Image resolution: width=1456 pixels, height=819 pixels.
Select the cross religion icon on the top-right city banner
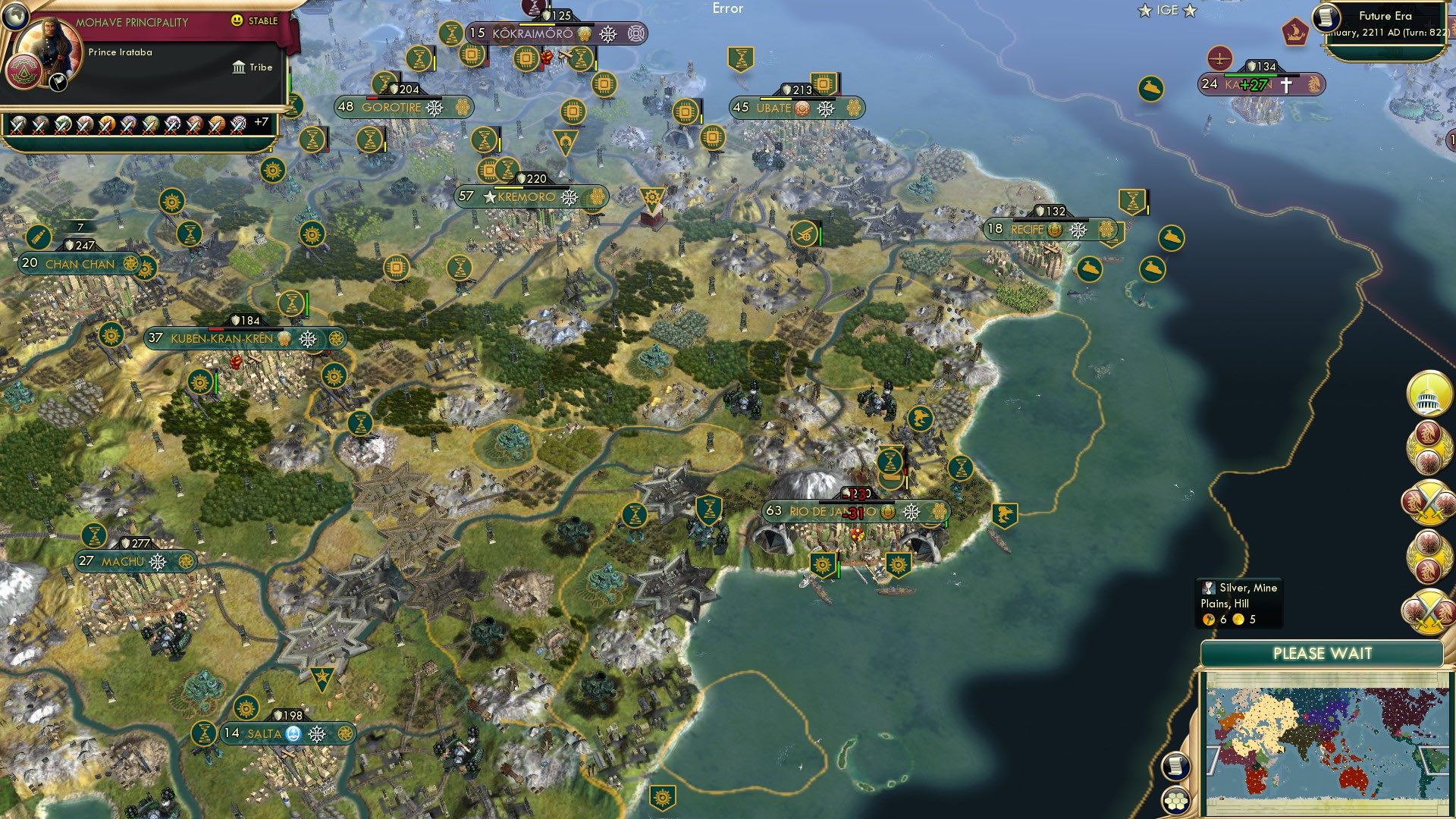[1287, 86]
